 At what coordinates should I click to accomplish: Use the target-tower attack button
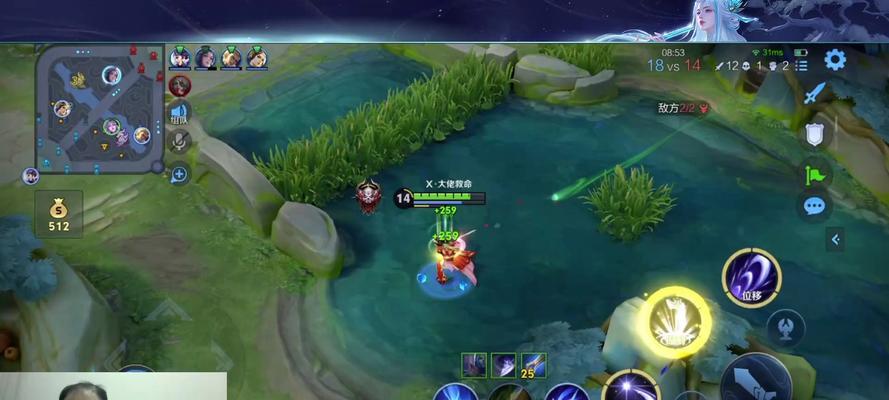pyautogui.click(x=786, y=327)
